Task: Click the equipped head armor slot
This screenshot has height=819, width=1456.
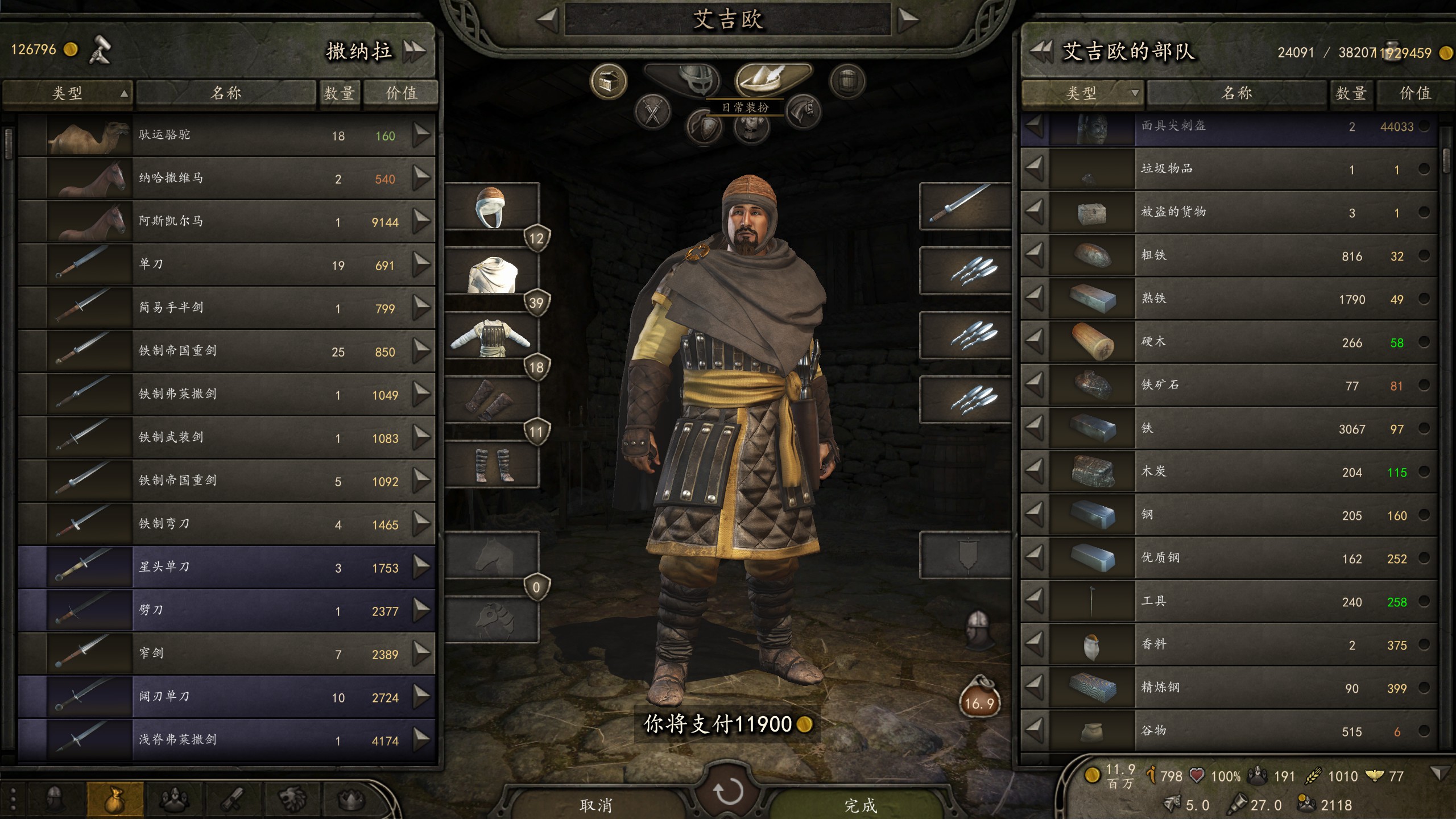Action: [x=491, y=207]
